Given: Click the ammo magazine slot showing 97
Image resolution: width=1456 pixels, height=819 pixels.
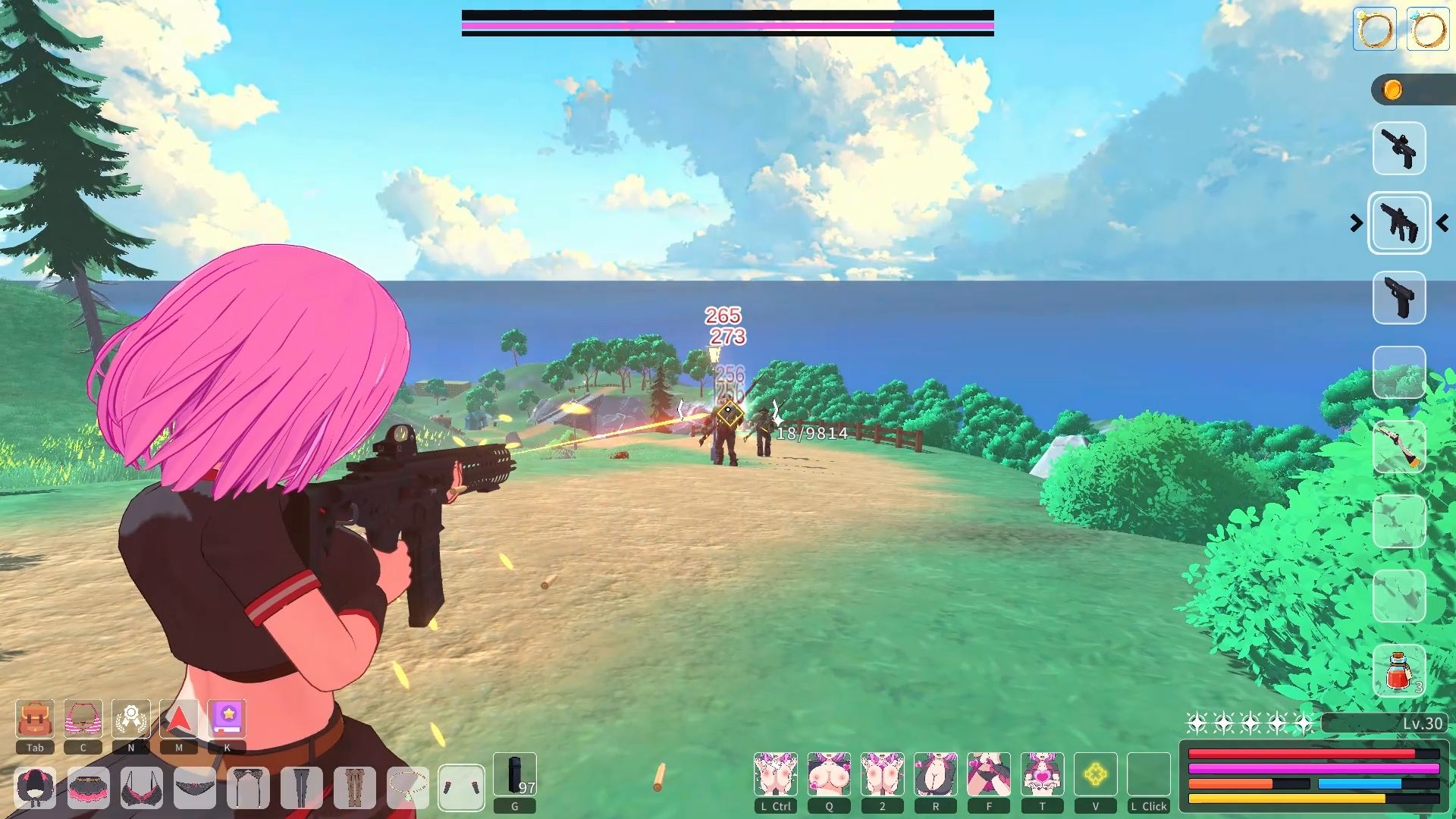Looking at the screenshot, I should click(515, 775).
